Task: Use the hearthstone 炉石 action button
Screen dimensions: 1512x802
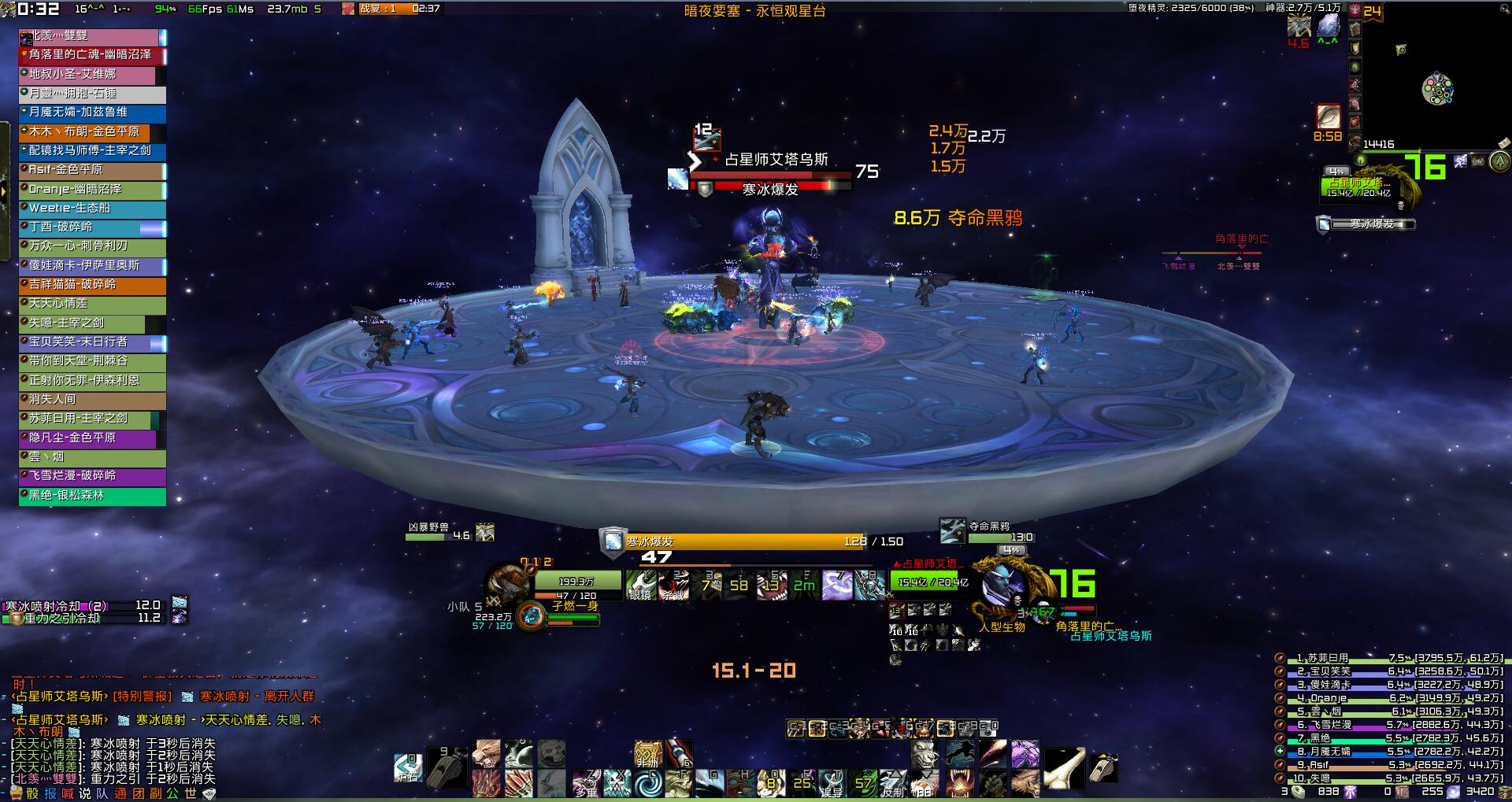Action: click(x=408, y=767)
